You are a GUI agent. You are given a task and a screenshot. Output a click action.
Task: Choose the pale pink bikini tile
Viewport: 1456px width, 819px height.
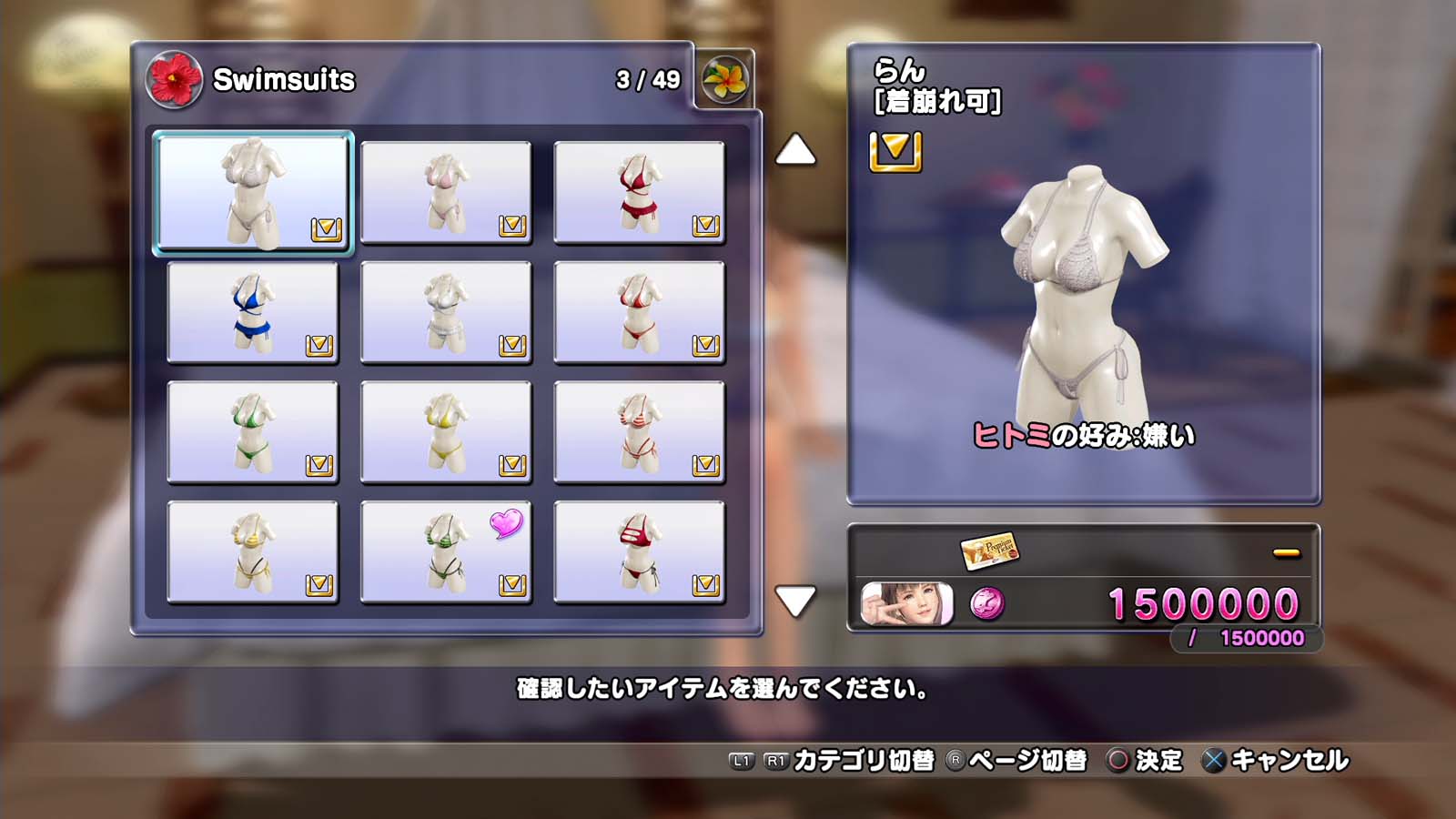coord(446,192)
